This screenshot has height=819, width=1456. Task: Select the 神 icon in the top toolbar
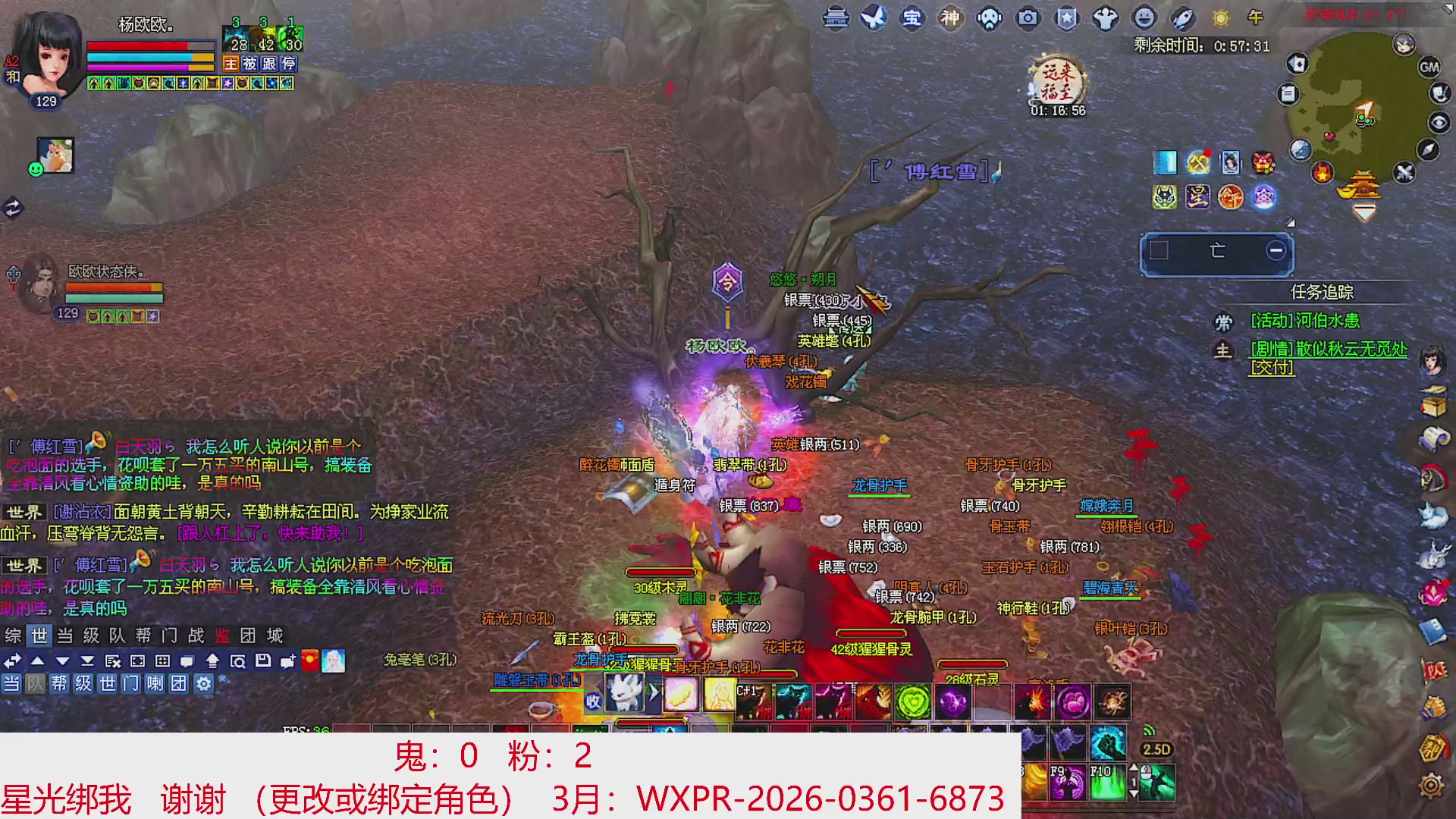(x=950, y=19)
